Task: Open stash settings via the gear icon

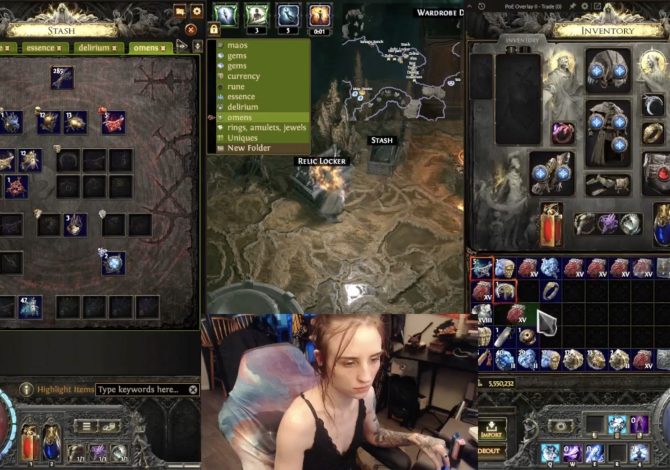Action: tap(197, 11)
